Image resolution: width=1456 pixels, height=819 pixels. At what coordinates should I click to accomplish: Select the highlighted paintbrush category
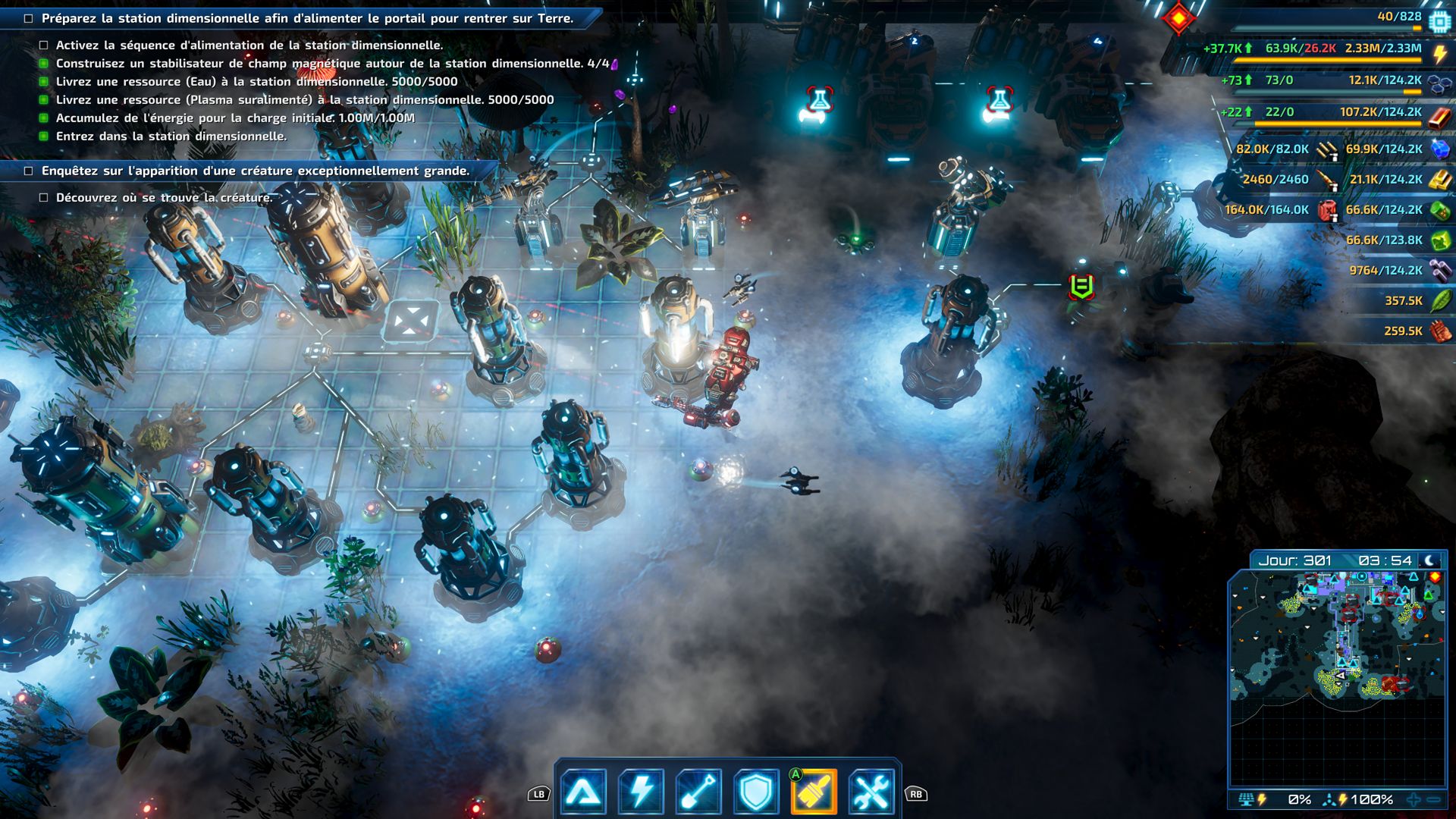click(x=814, y=792)
